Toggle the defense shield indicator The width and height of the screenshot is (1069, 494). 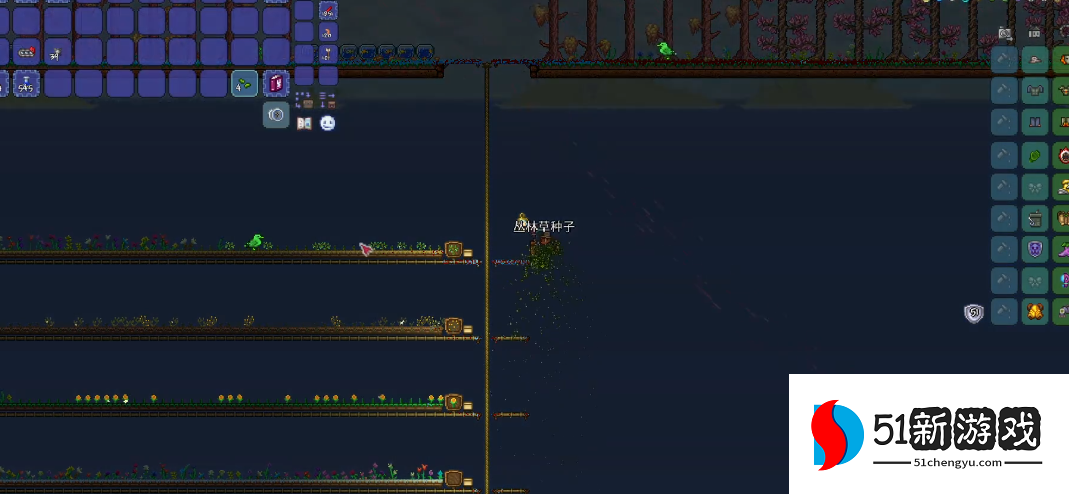click(974, 313)
